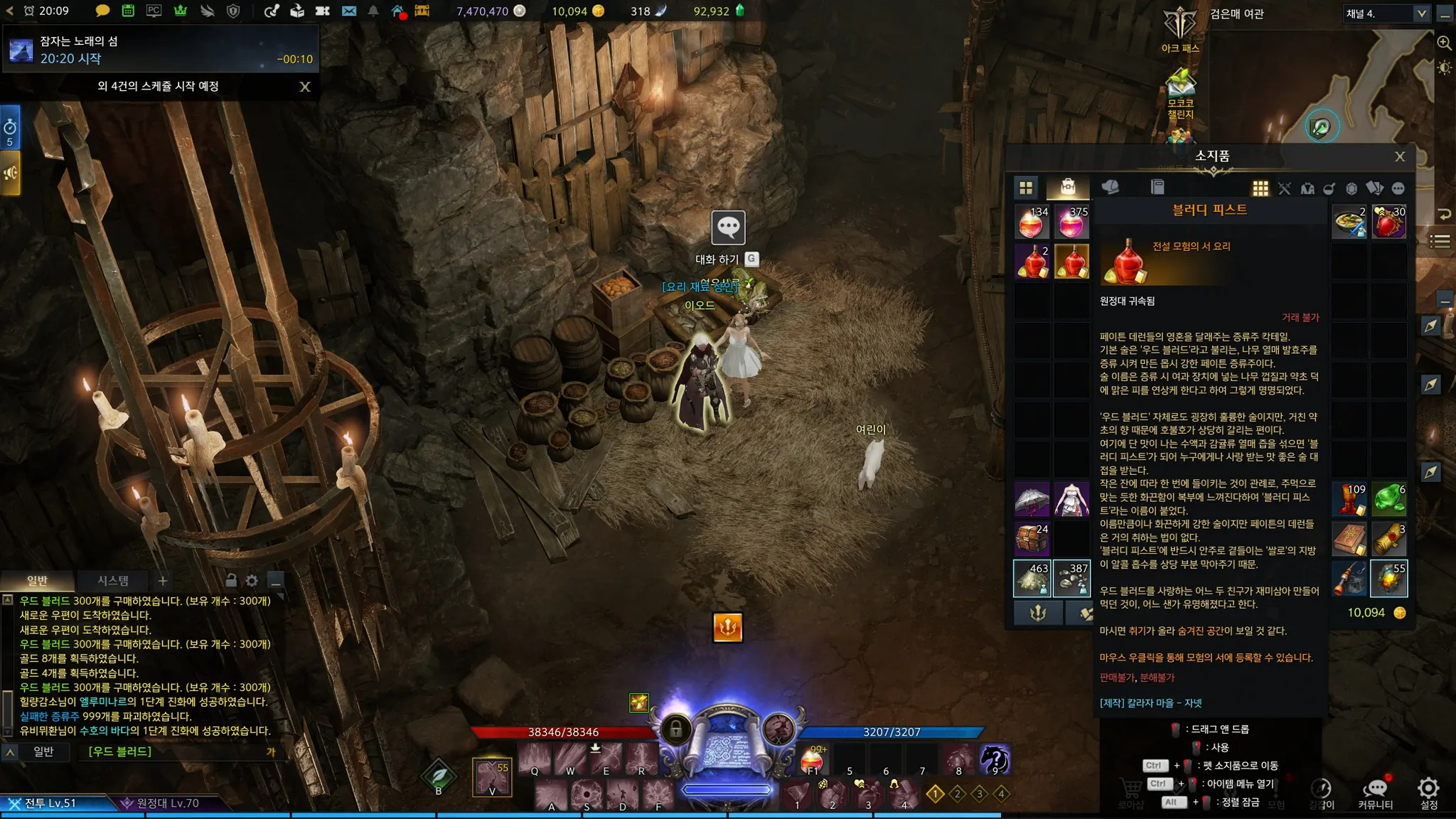Viewport: 1456px width, 819px height.
Task: Select the pink potion stack of 375
Action: click(x=1071, y=222)
